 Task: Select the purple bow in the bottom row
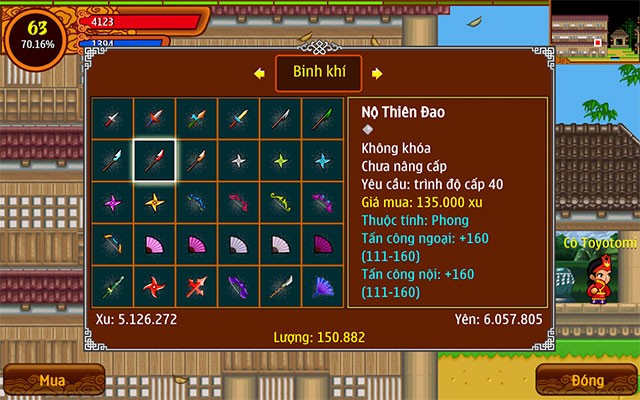(x=238, y=285)
